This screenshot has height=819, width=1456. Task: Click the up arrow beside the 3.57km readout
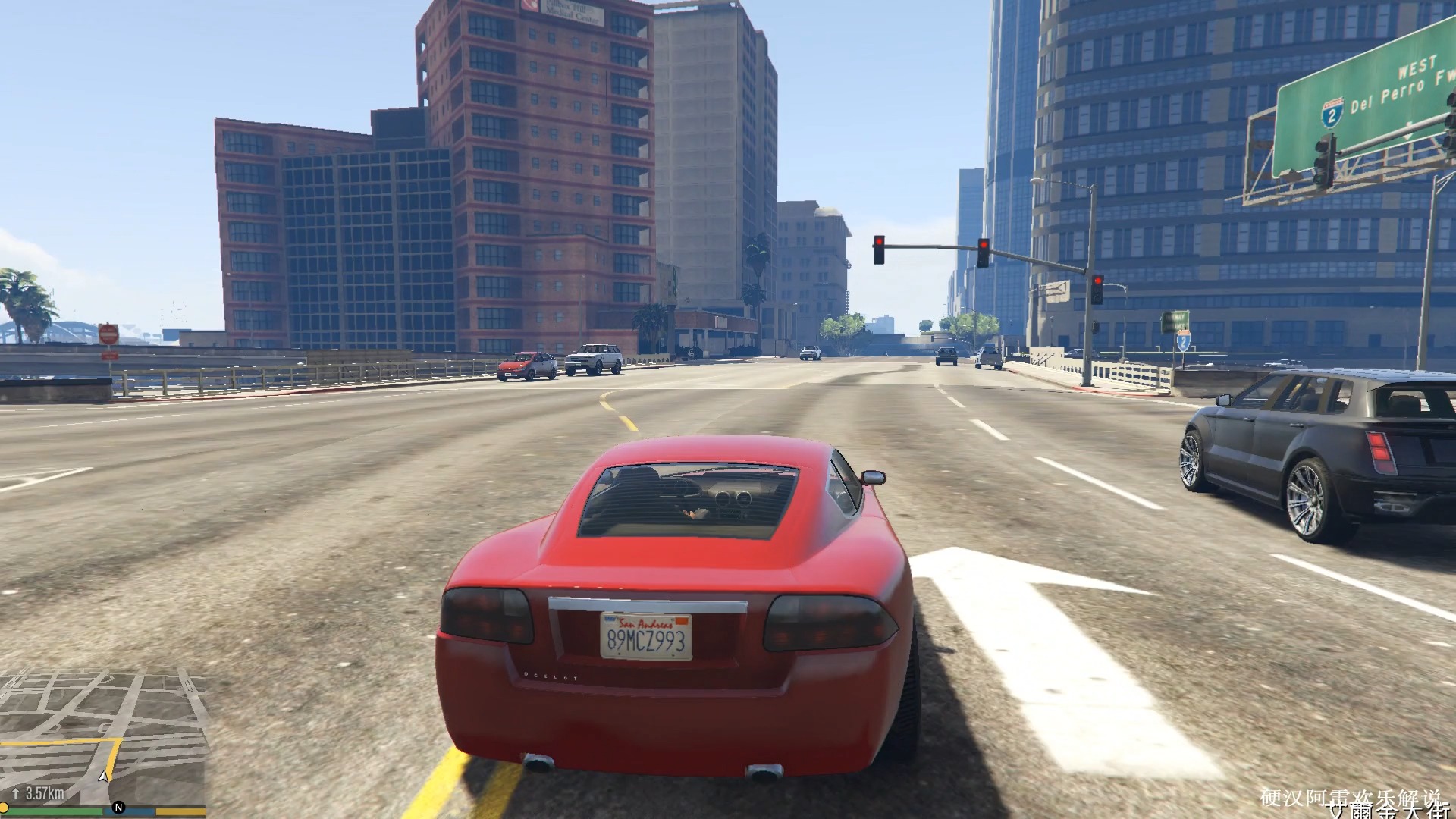click(15, 792)
